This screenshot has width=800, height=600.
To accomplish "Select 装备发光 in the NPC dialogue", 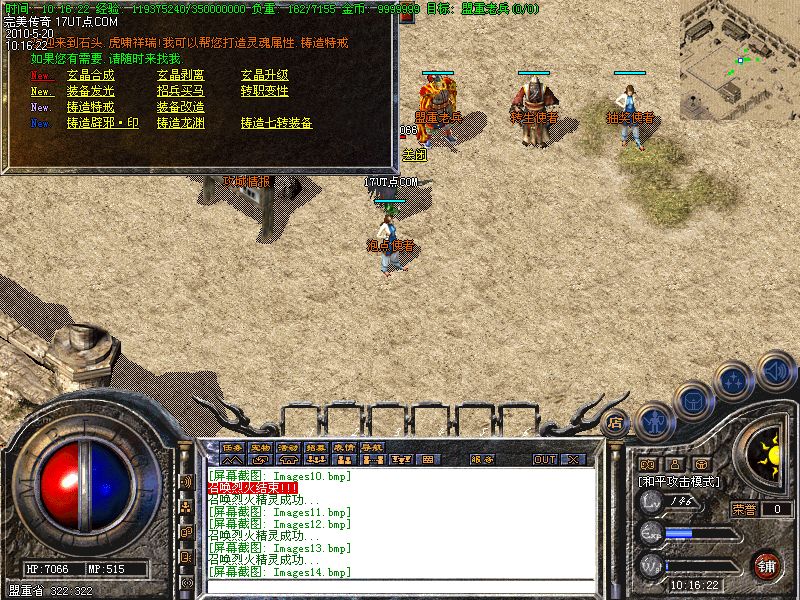I will 90,91.
